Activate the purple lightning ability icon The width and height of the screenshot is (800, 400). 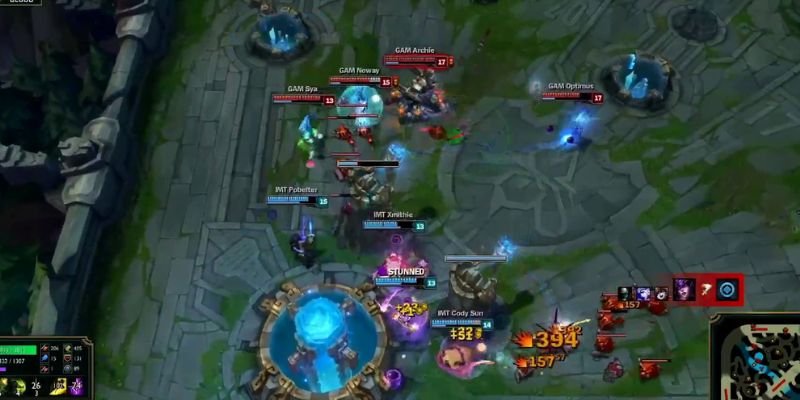75,387
